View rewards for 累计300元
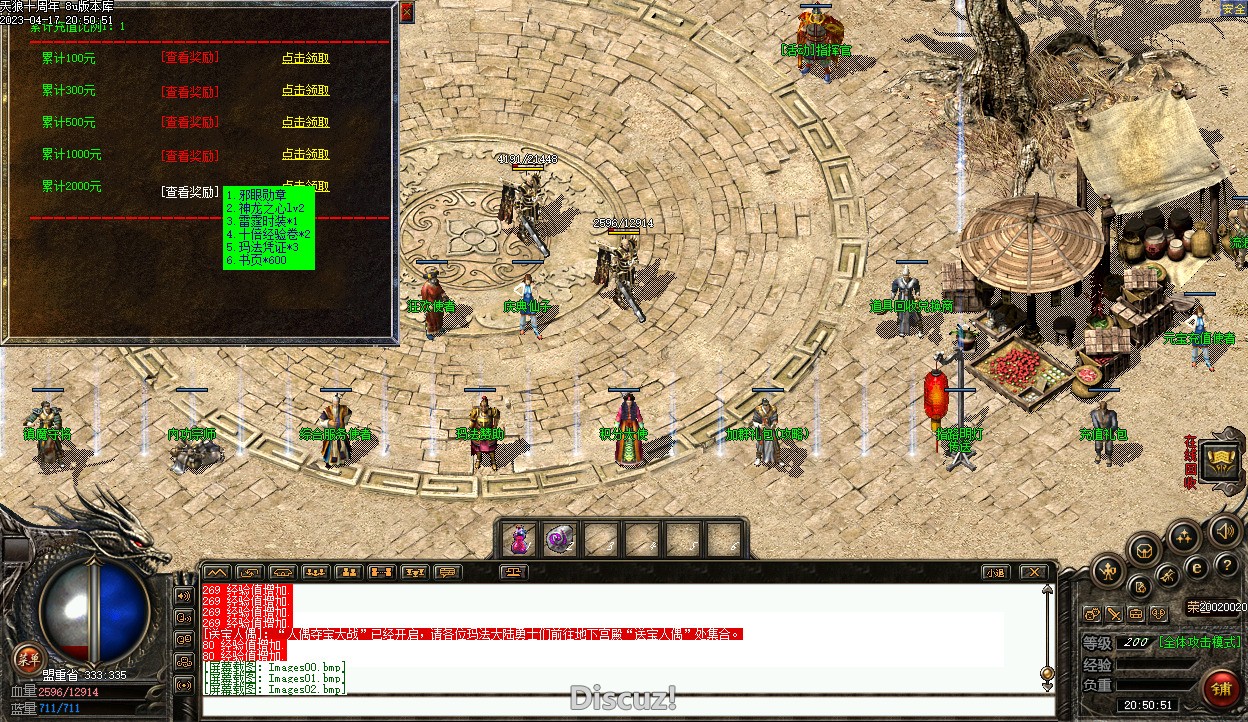The height and width of the screenshot is (722, 1248). pyautogui.click(x=189, y=91)
